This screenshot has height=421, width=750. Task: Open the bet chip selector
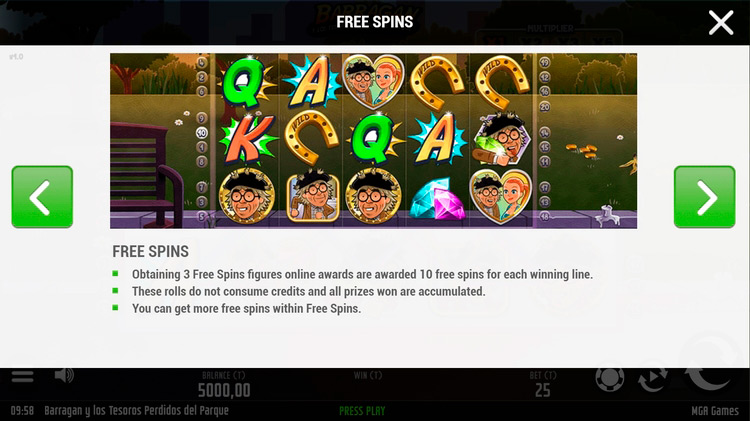608,379
